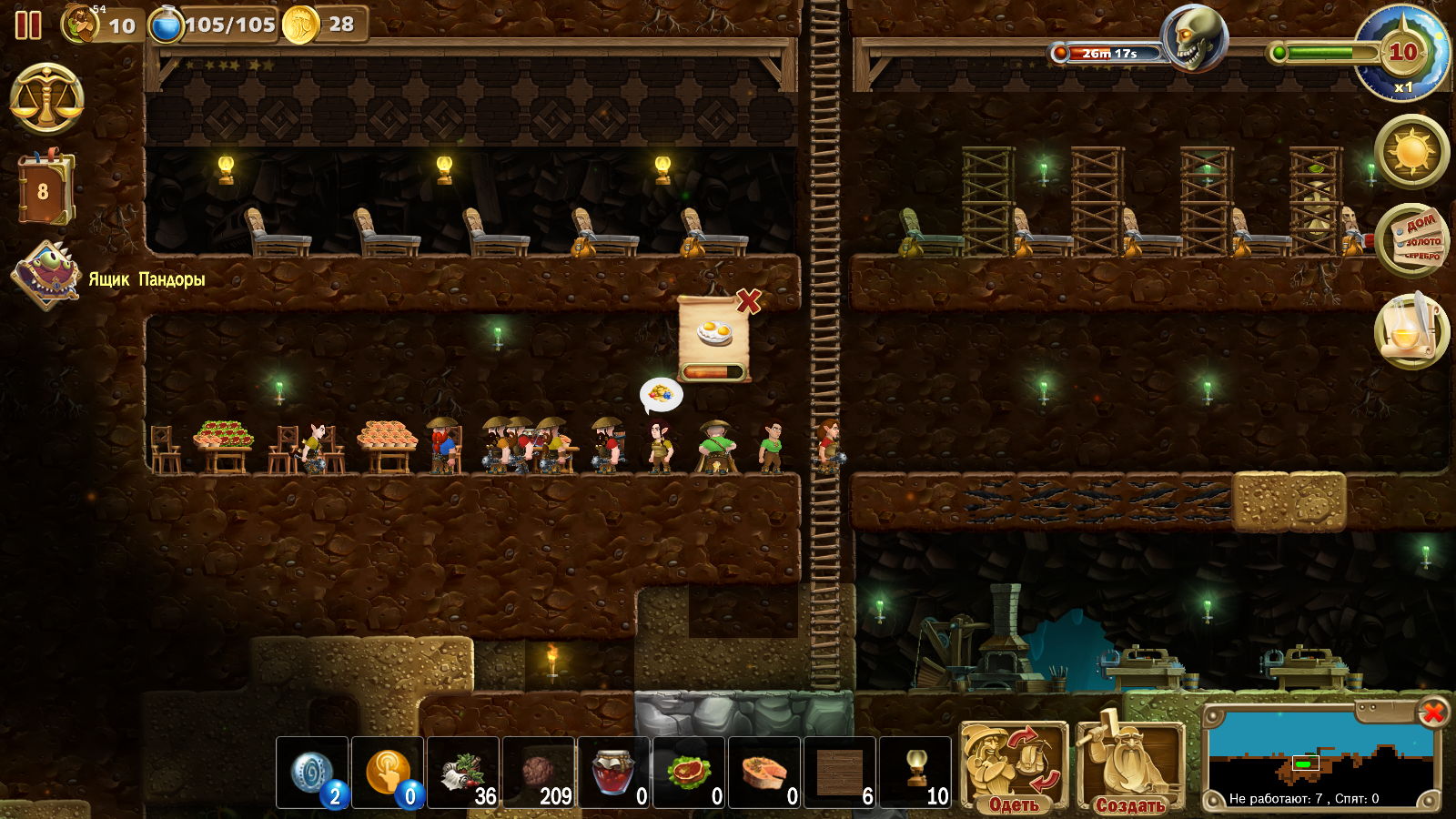Choose the wooden wall slot with 6
Viewport: 1456px width, 819px height.
(x=840, y=773)
